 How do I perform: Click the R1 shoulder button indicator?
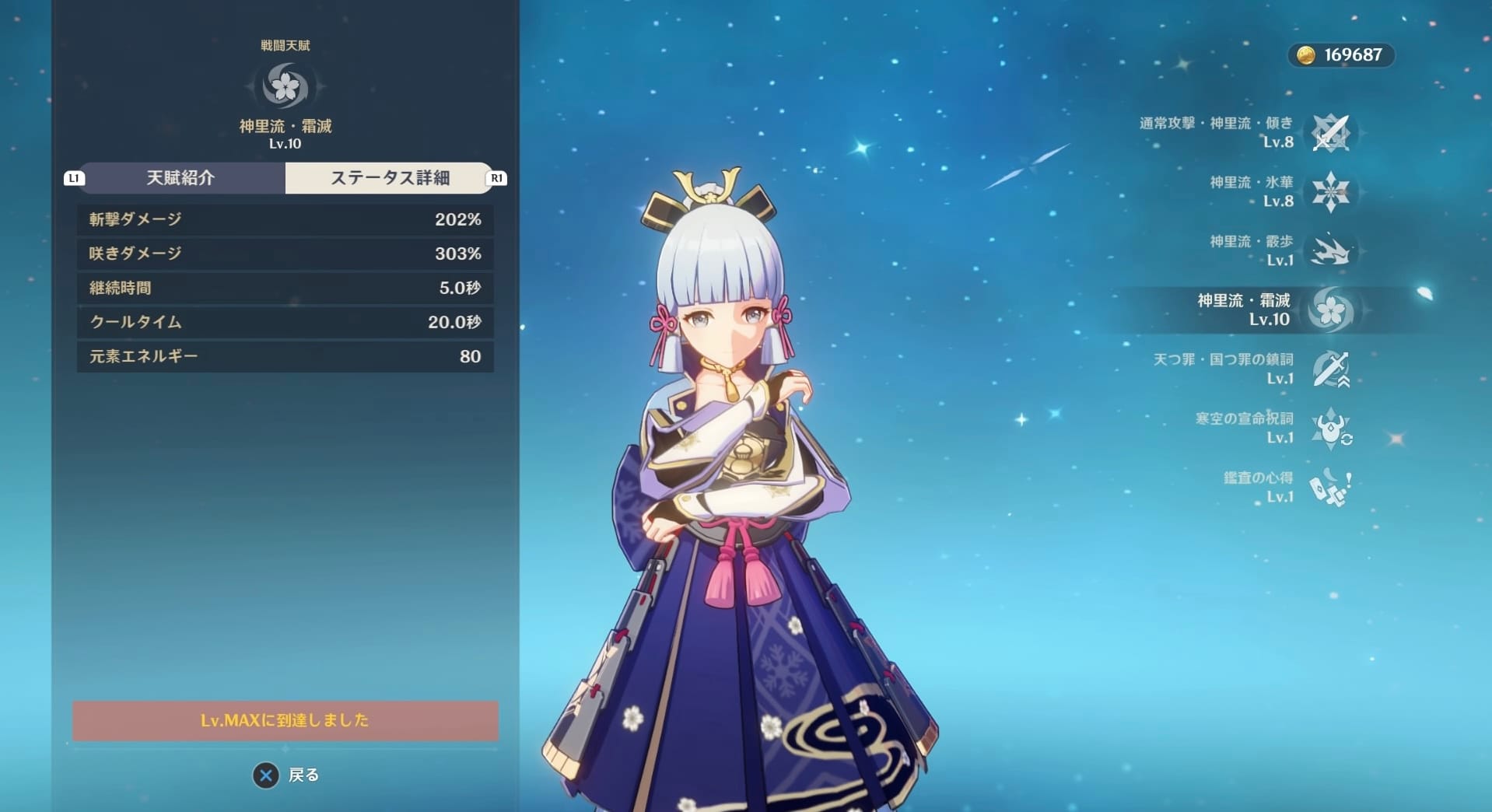(496, 178)
